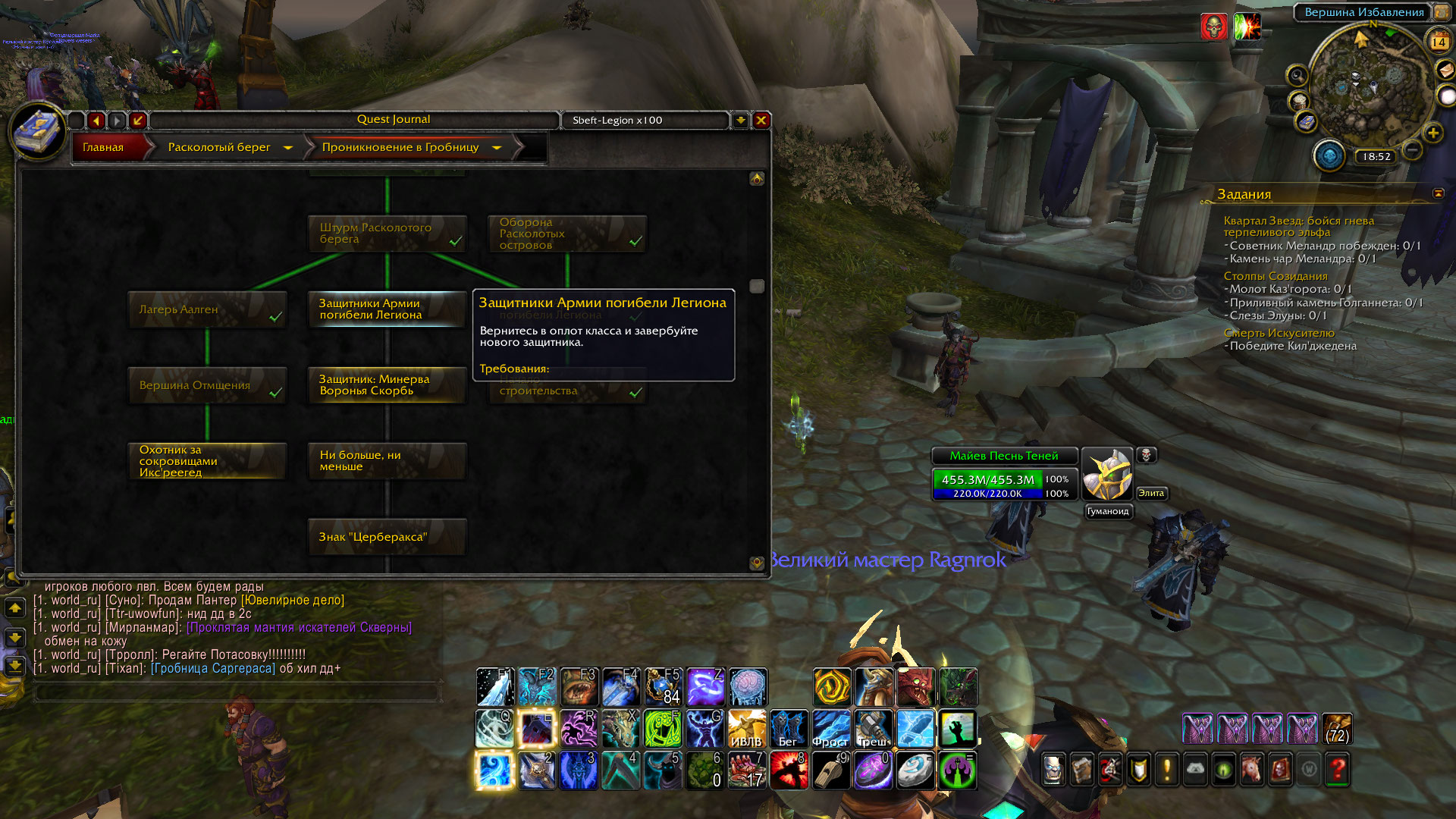Choose the Ни больше, ни меньше quest node

click(387, 461)
